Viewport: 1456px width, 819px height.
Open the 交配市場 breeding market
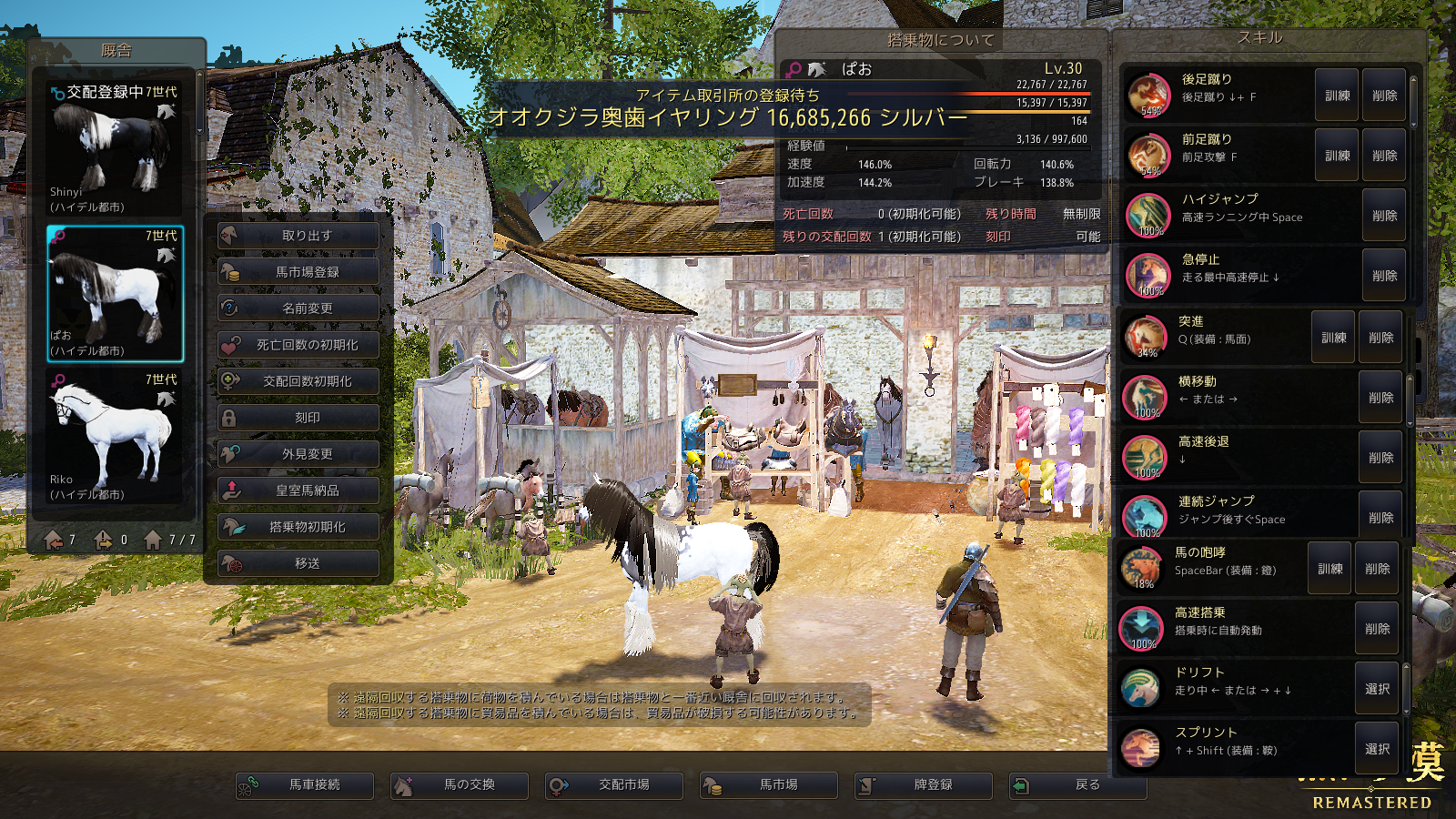click(614, 785)
